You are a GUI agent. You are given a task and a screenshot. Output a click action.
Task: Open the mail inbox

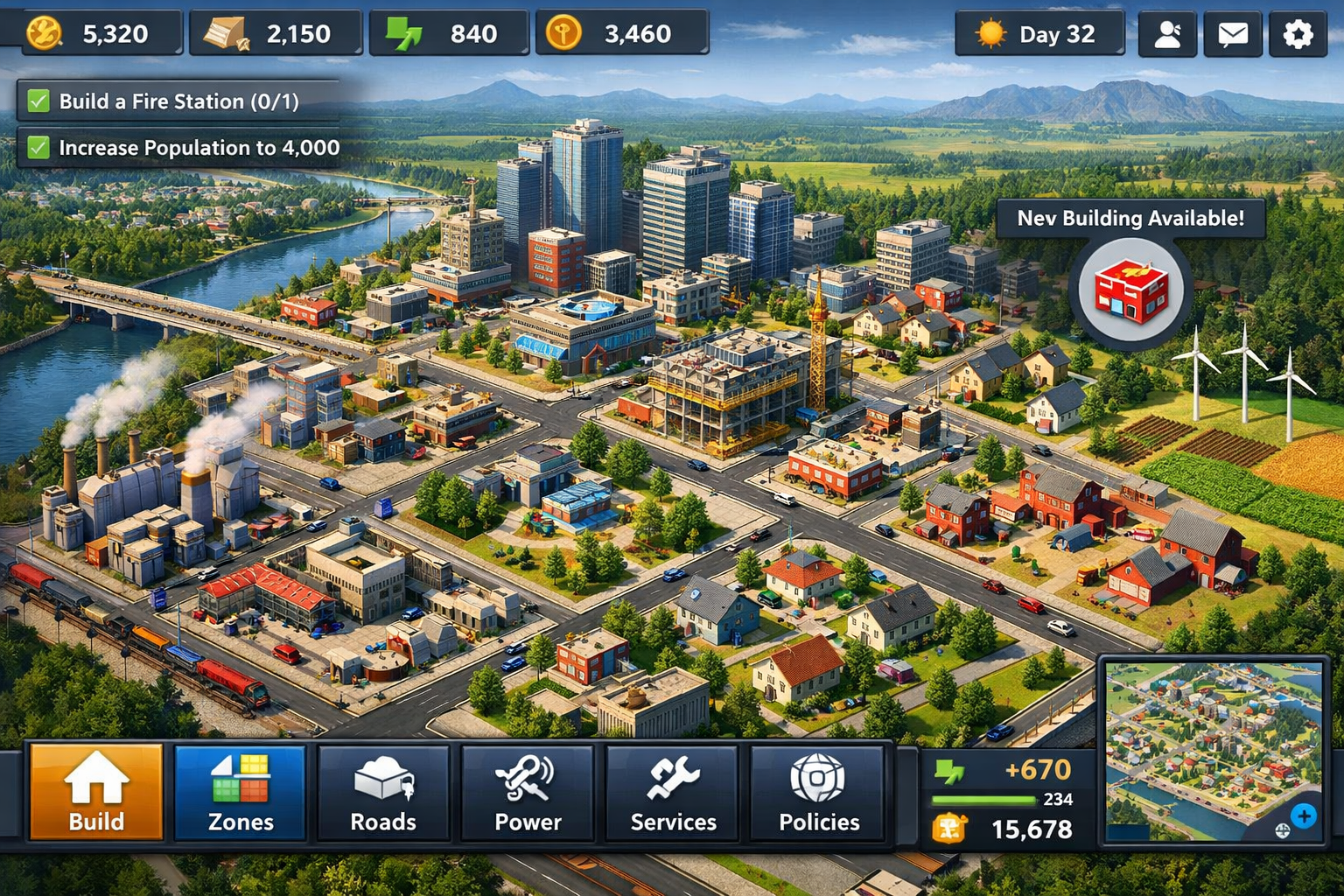click(1232, 34)
